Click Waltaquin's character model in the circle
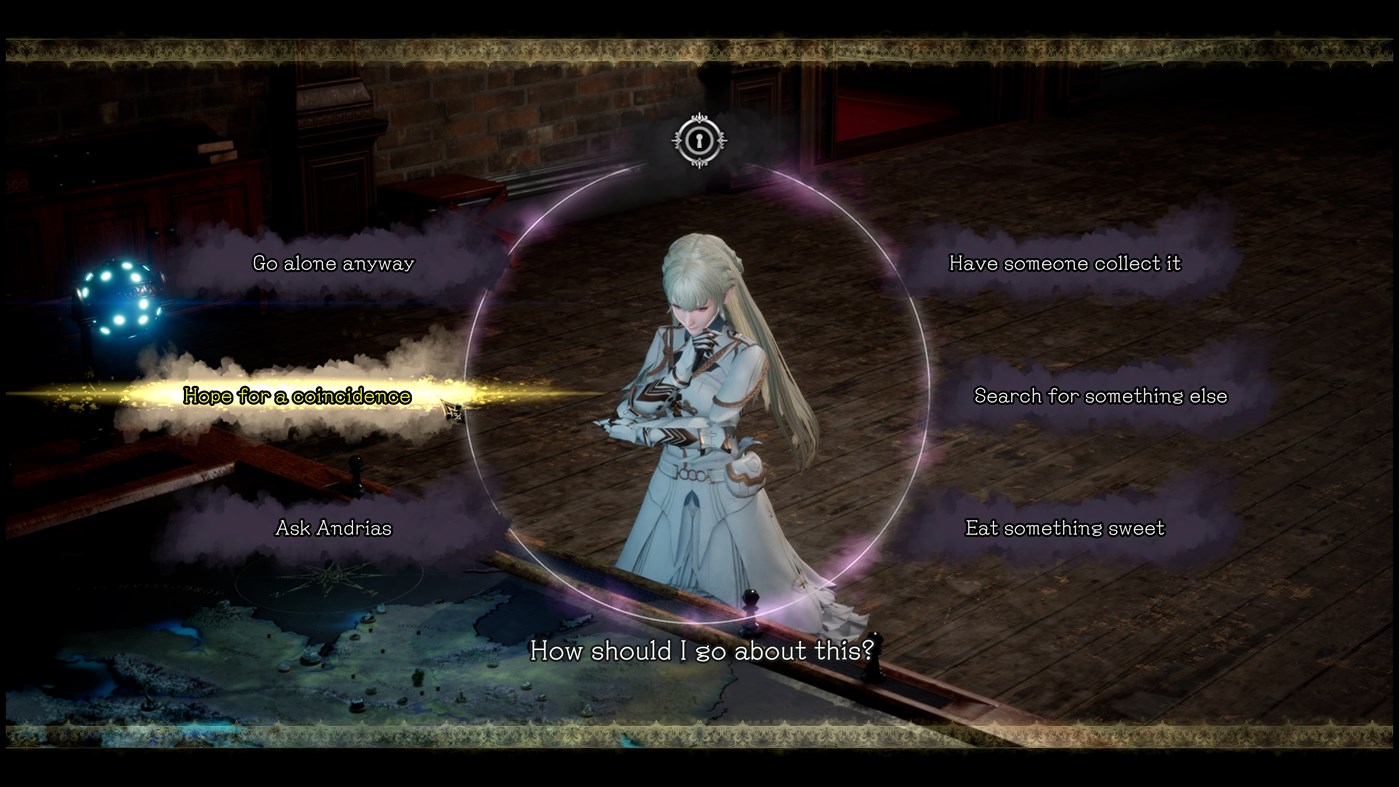 pyautogui.click(x=699, y=420)
